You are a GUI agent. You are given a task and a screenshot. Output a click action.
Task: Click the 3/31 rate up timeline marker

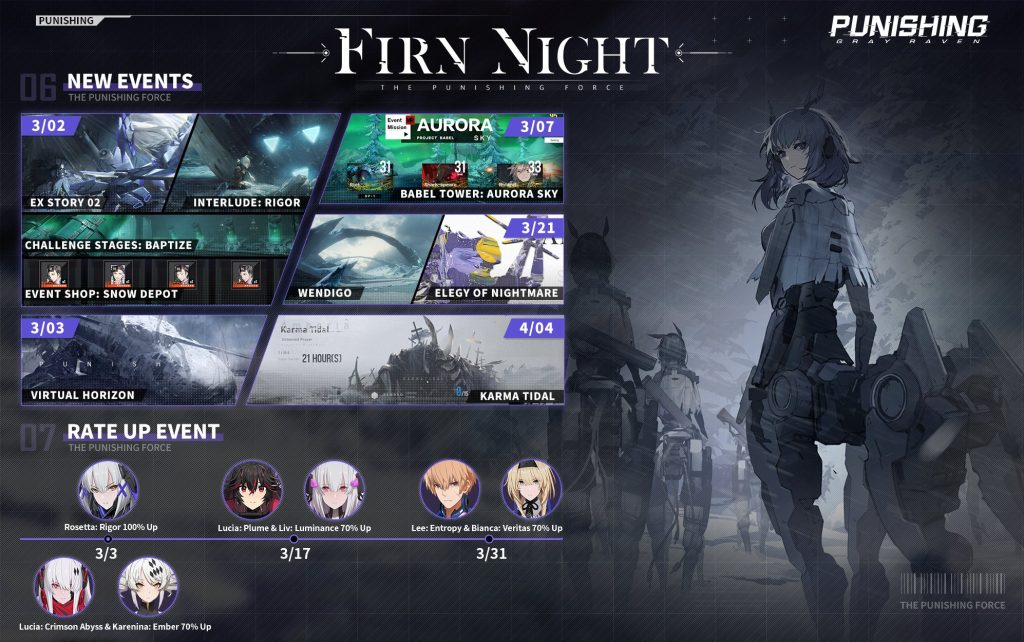[490, 540]
